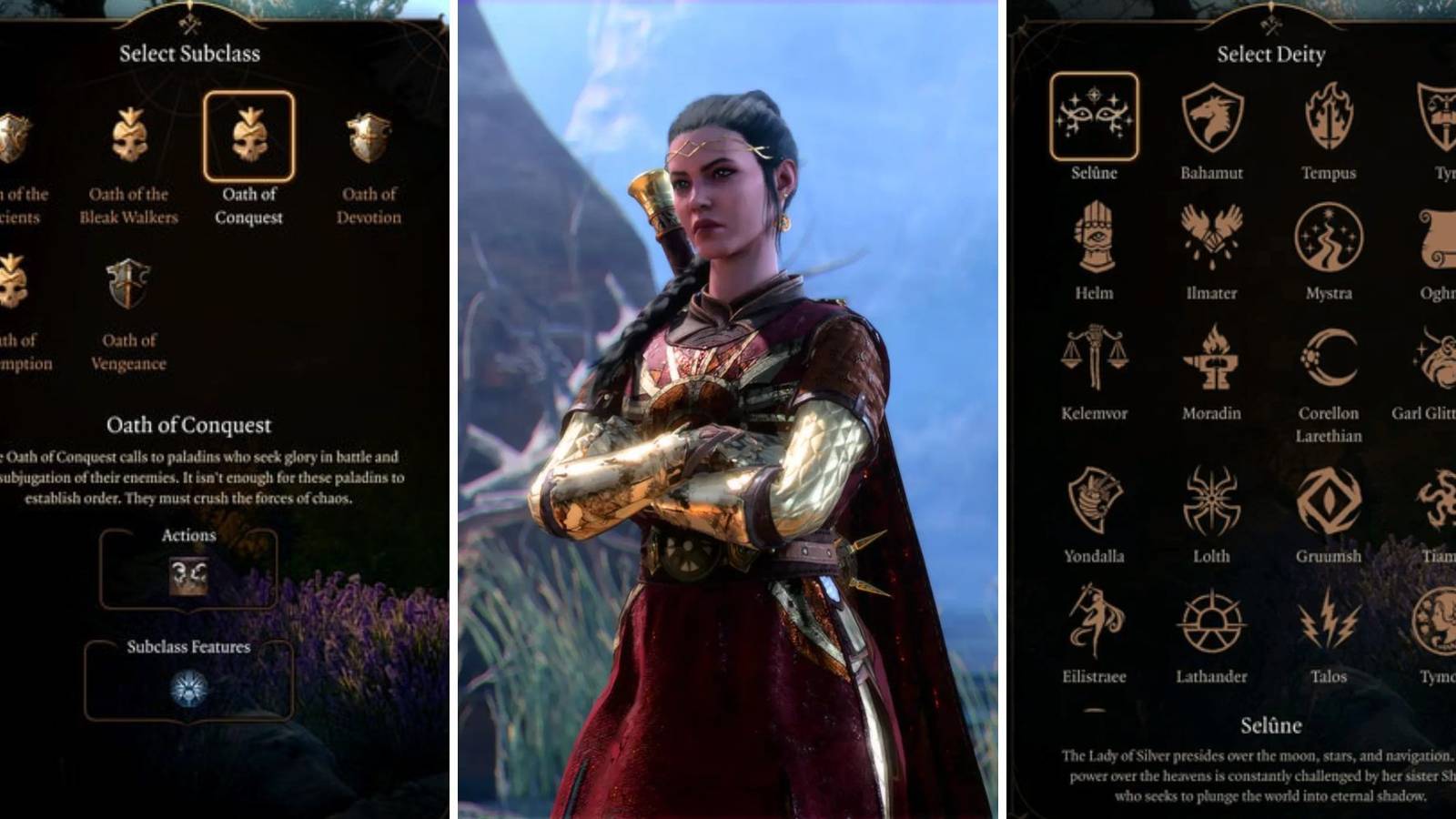Click Moradin's anvil deity icon
1456x819 pixels.
[1210, 362]
